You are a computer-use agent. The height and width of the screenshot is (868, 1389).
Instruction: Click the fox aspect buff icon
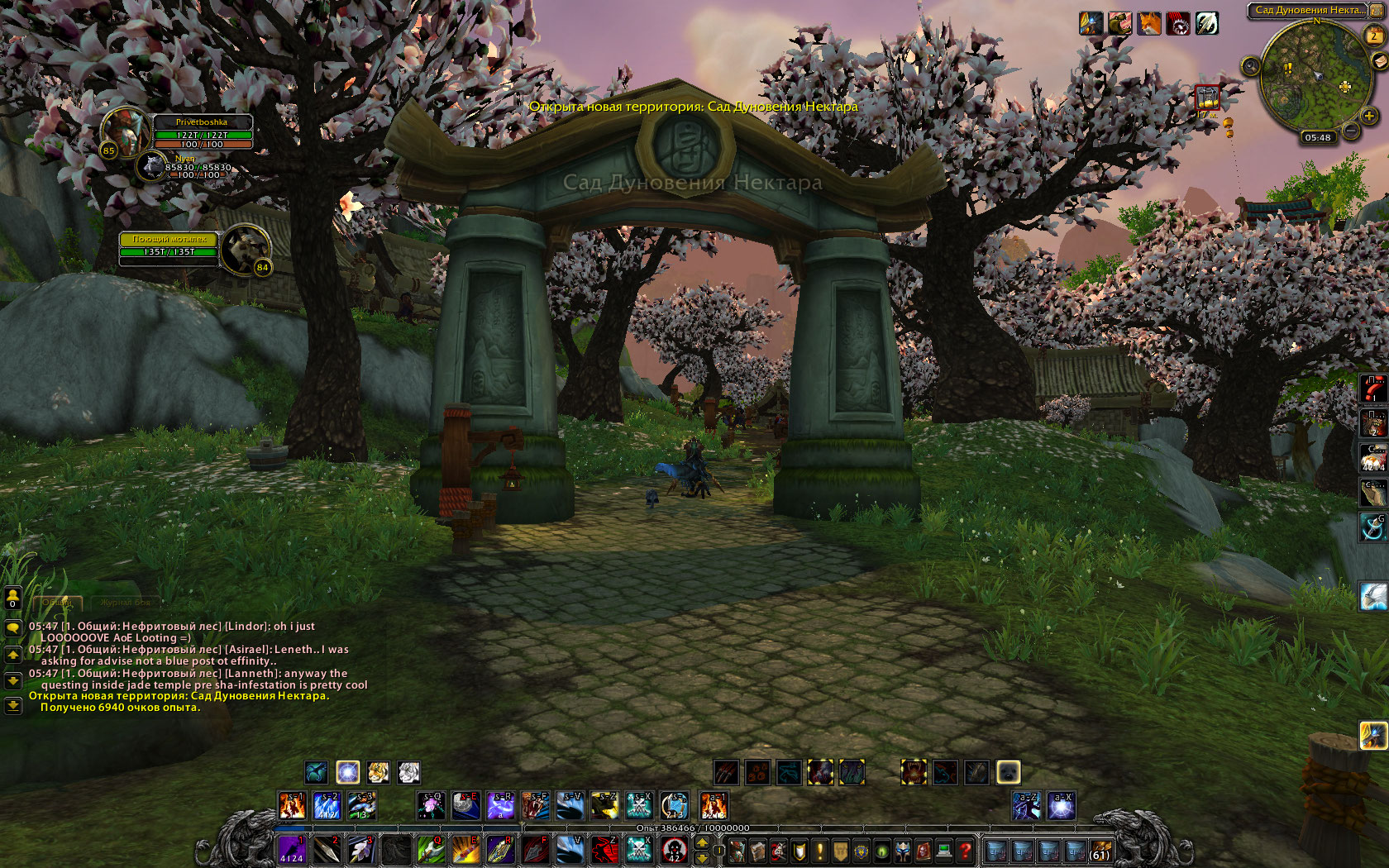click(x=1149, y=23)
